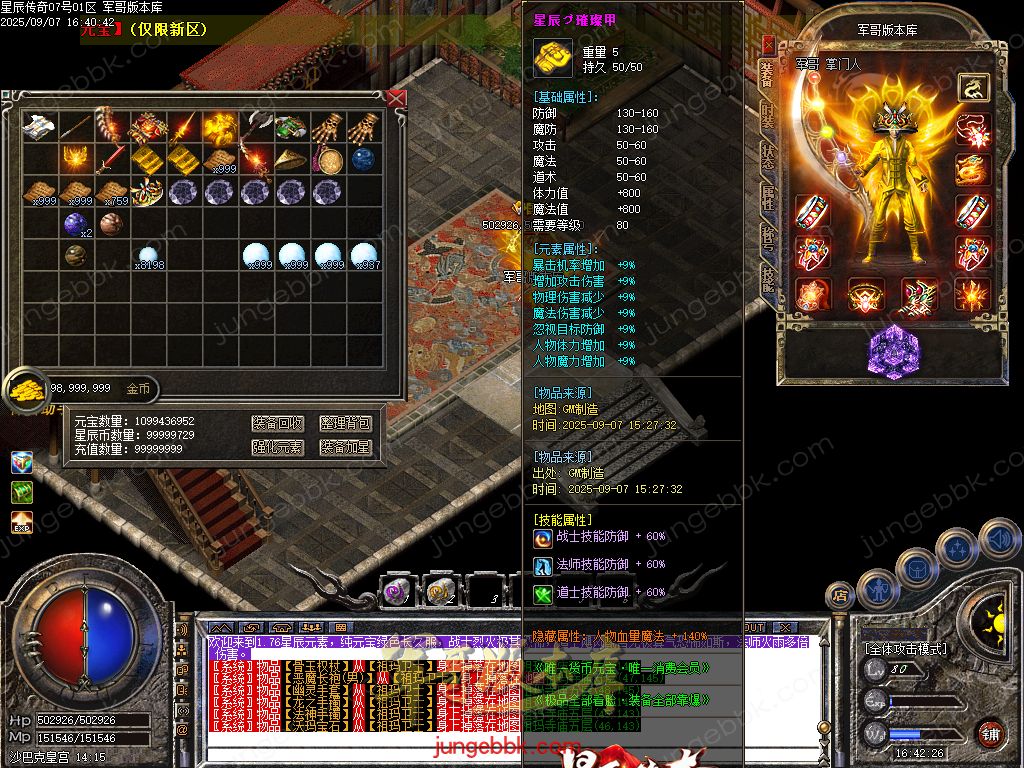
Task: Open the 铺 stall button
Action: [x=990, y=734]
